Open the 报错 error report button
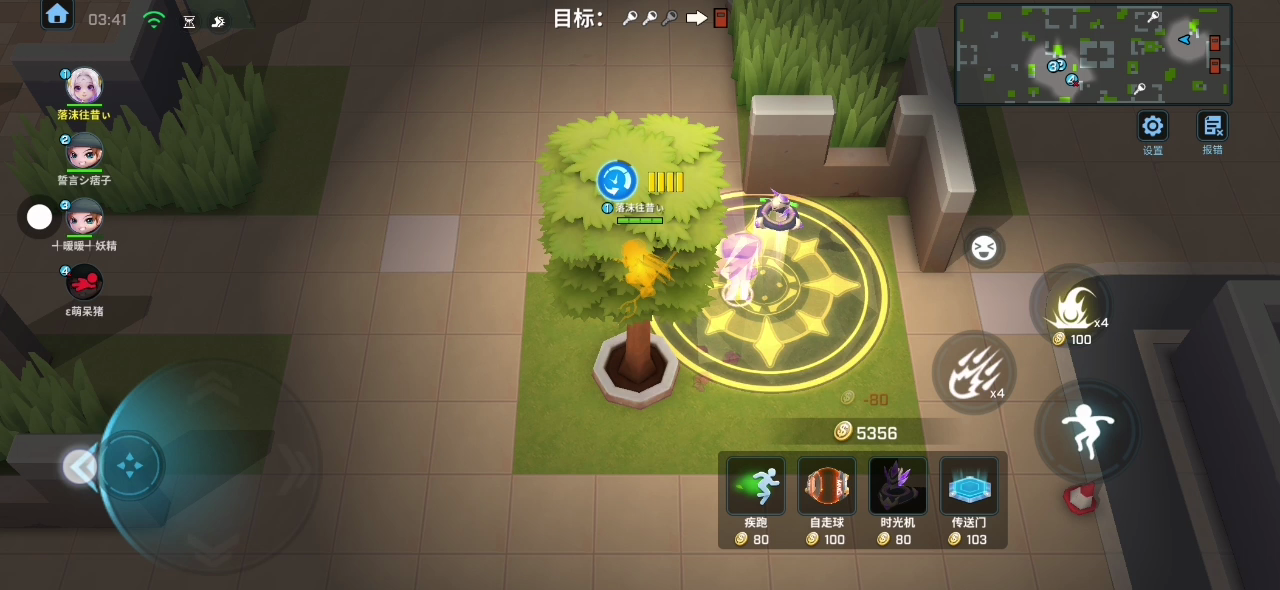 pyautogui.click(x=1212, y=127)
